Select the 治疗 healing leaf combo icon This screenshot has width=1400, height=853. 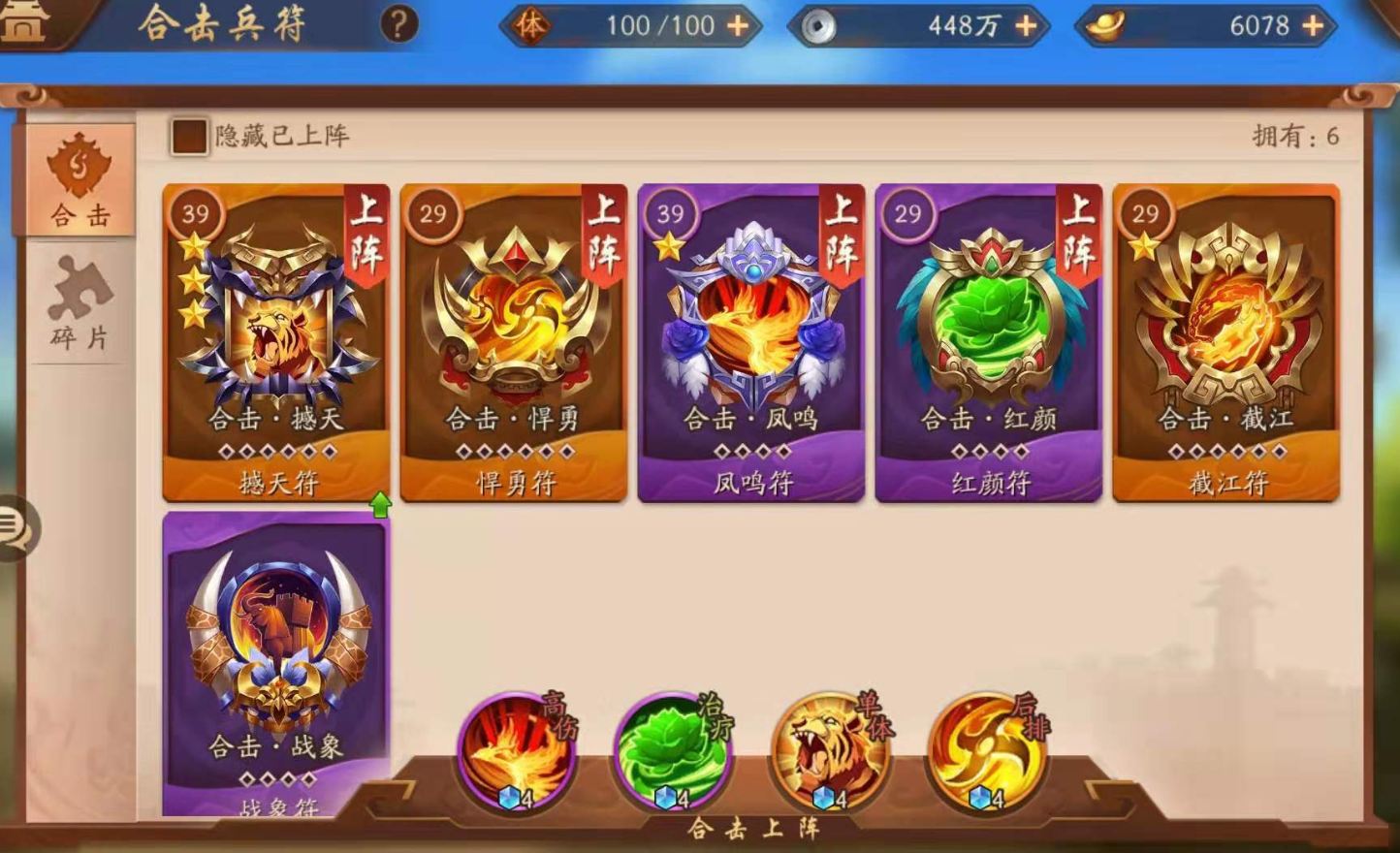tap(674, 751)
